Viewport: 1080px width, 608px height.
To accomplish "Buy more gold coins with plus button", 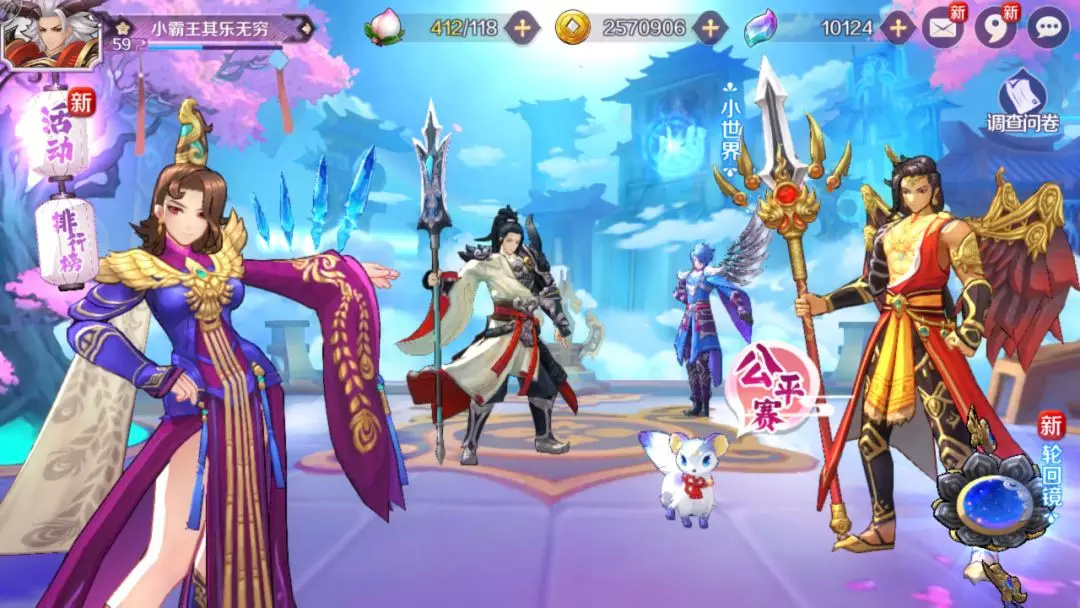I will point(710,28).
